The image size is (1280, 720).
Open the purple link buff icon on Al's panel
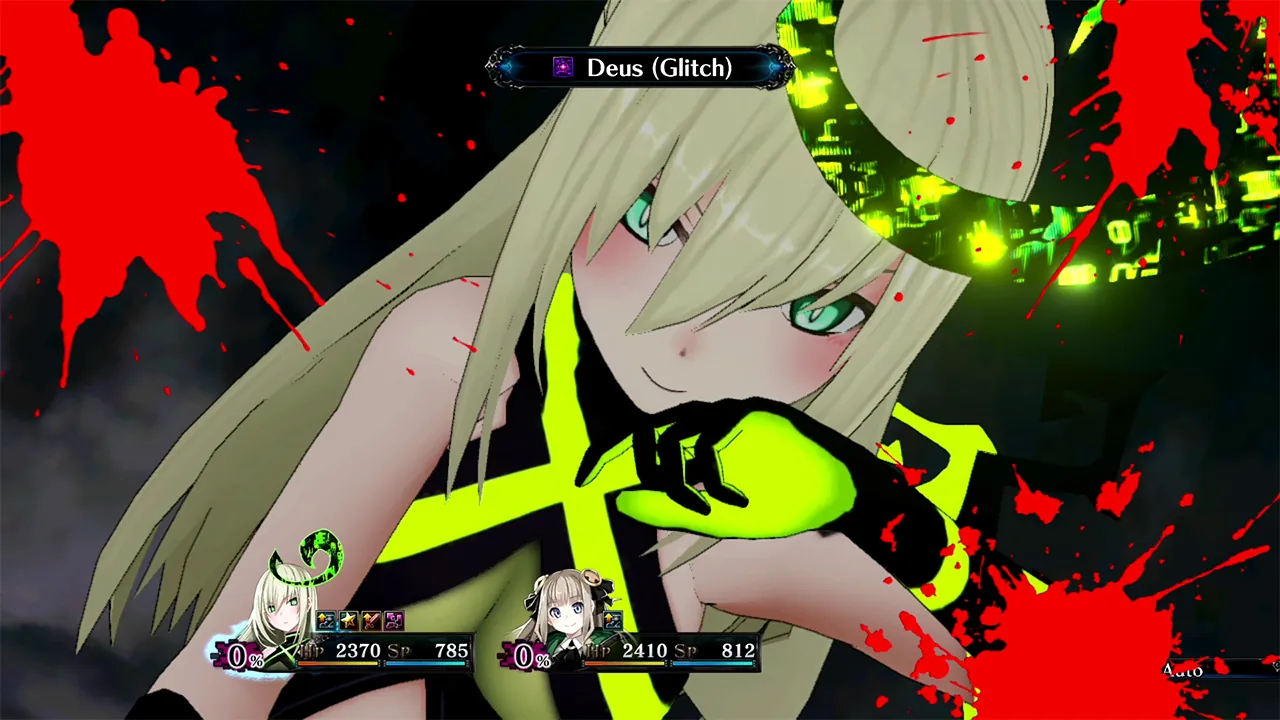(x=392, y=620)
